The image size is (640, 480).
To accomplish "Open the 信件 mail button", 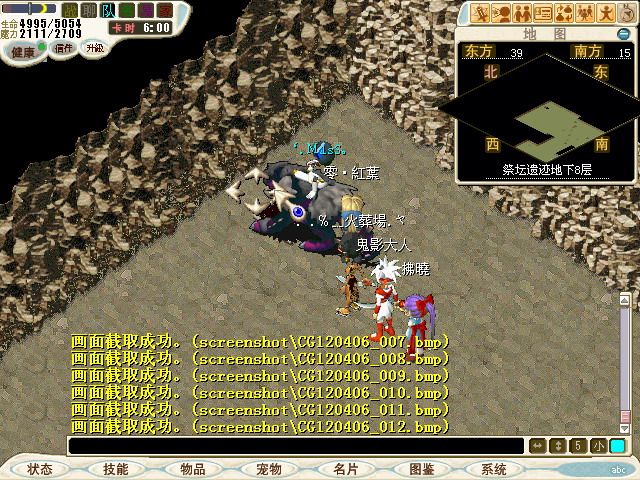I will 63,48.
